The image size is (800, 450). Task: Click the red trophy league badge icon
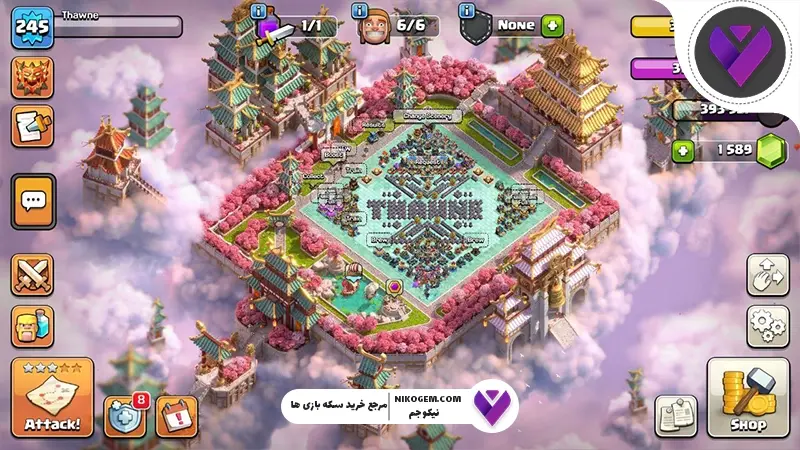(x=33, y=78)
